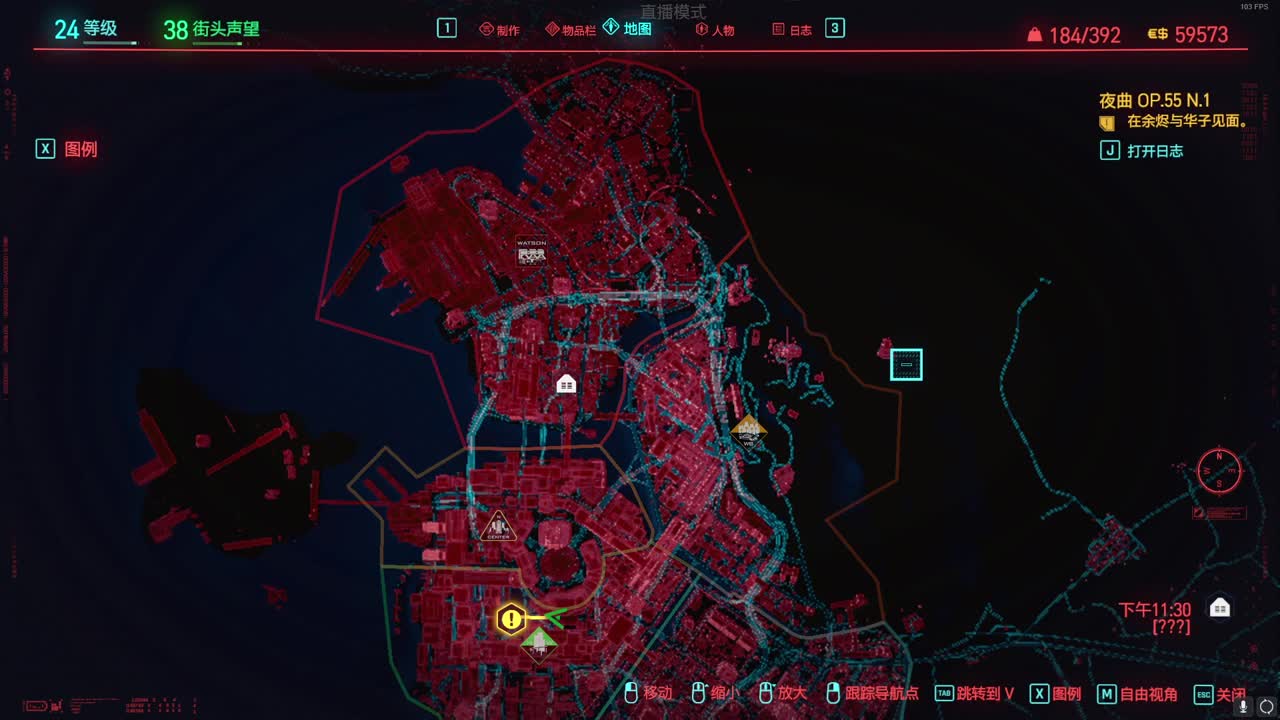Click 跳转到 V to center on player
The width and height of the screenshot is (1280, 720).
click(980, 693)
